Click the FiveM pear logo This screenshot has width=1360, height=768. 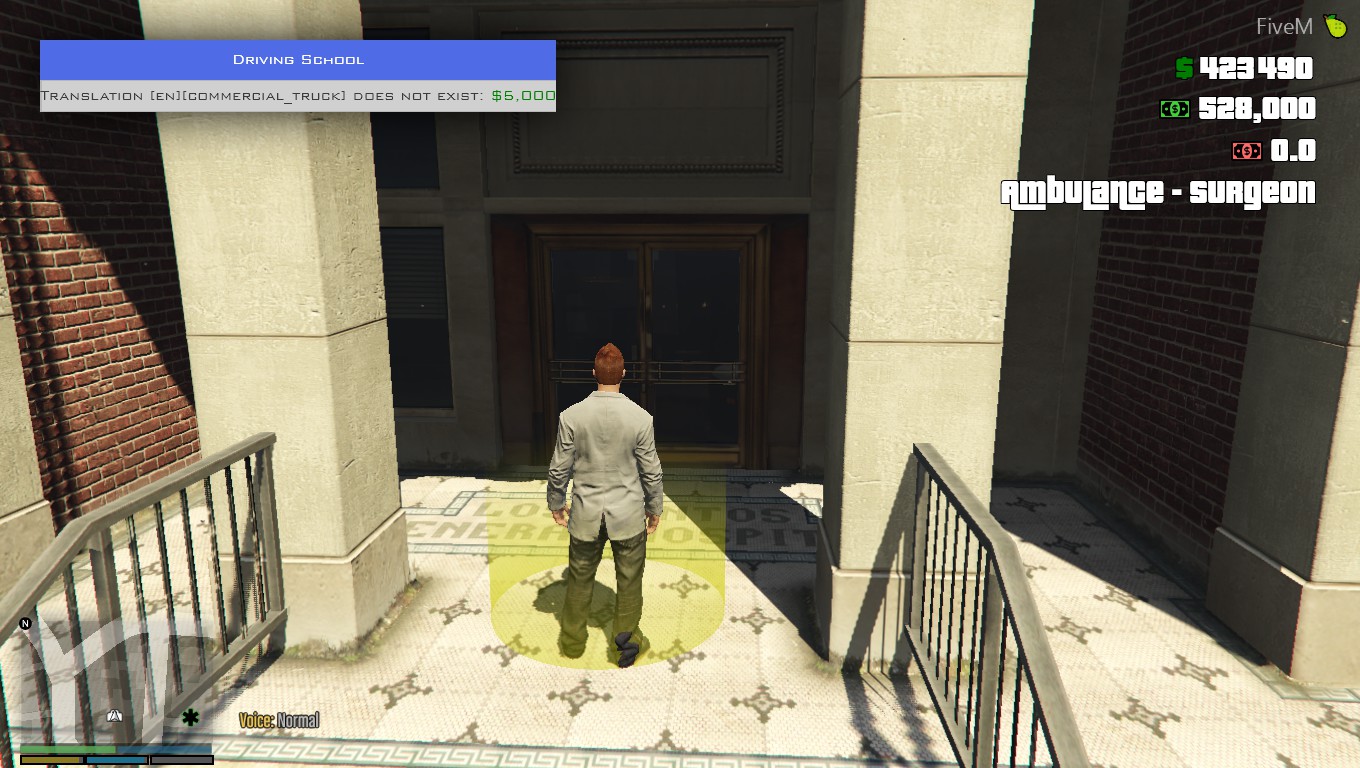(x=1336, y=25)
